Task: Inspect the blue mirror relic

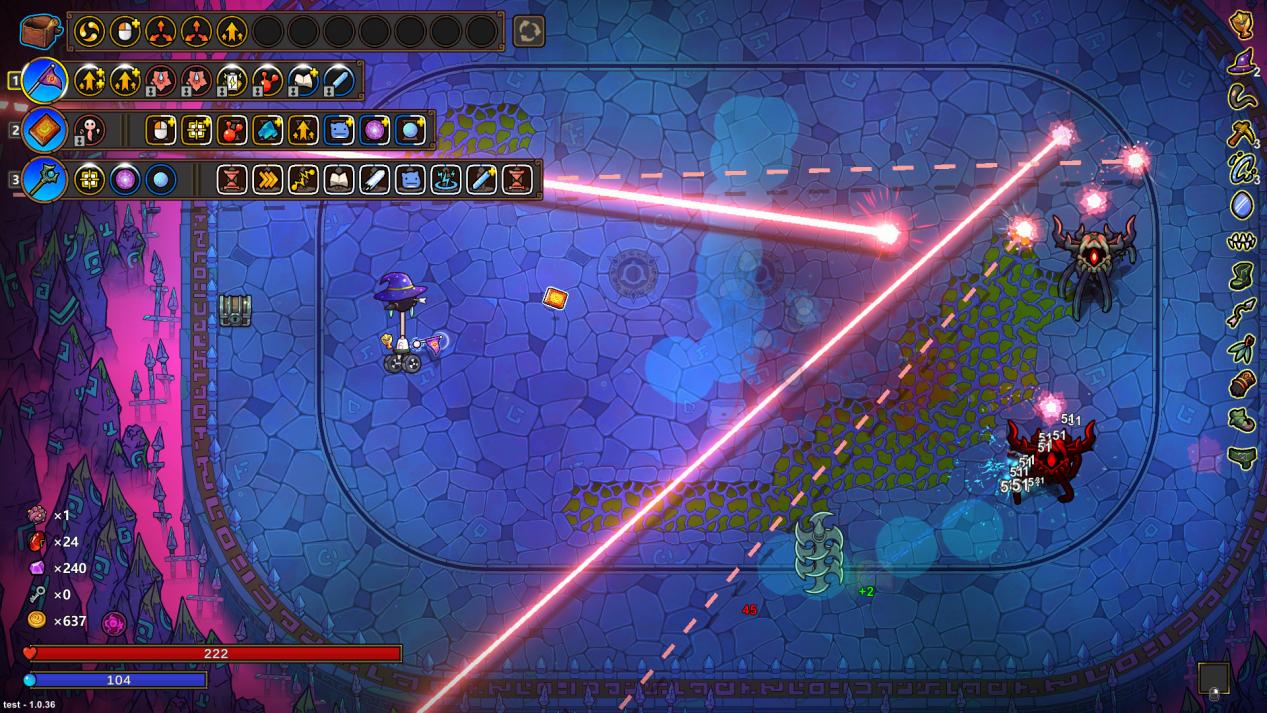Action: click(1241, 205)
